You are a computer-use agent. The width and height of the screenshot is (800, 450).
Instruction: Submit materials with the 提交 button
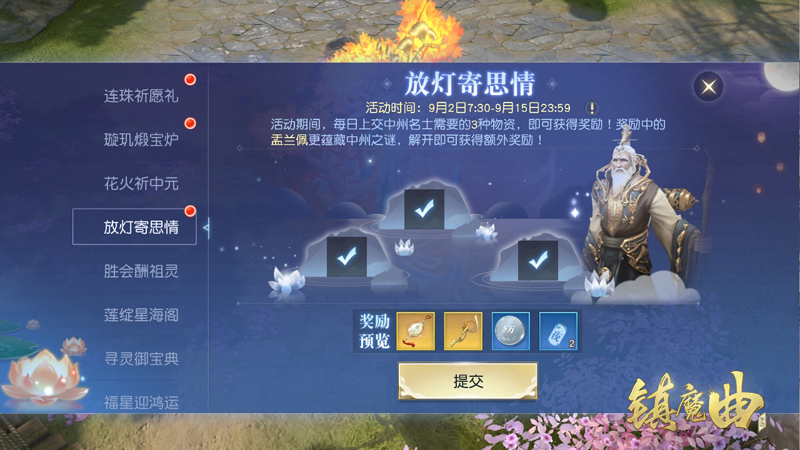[x=467, y=381]
